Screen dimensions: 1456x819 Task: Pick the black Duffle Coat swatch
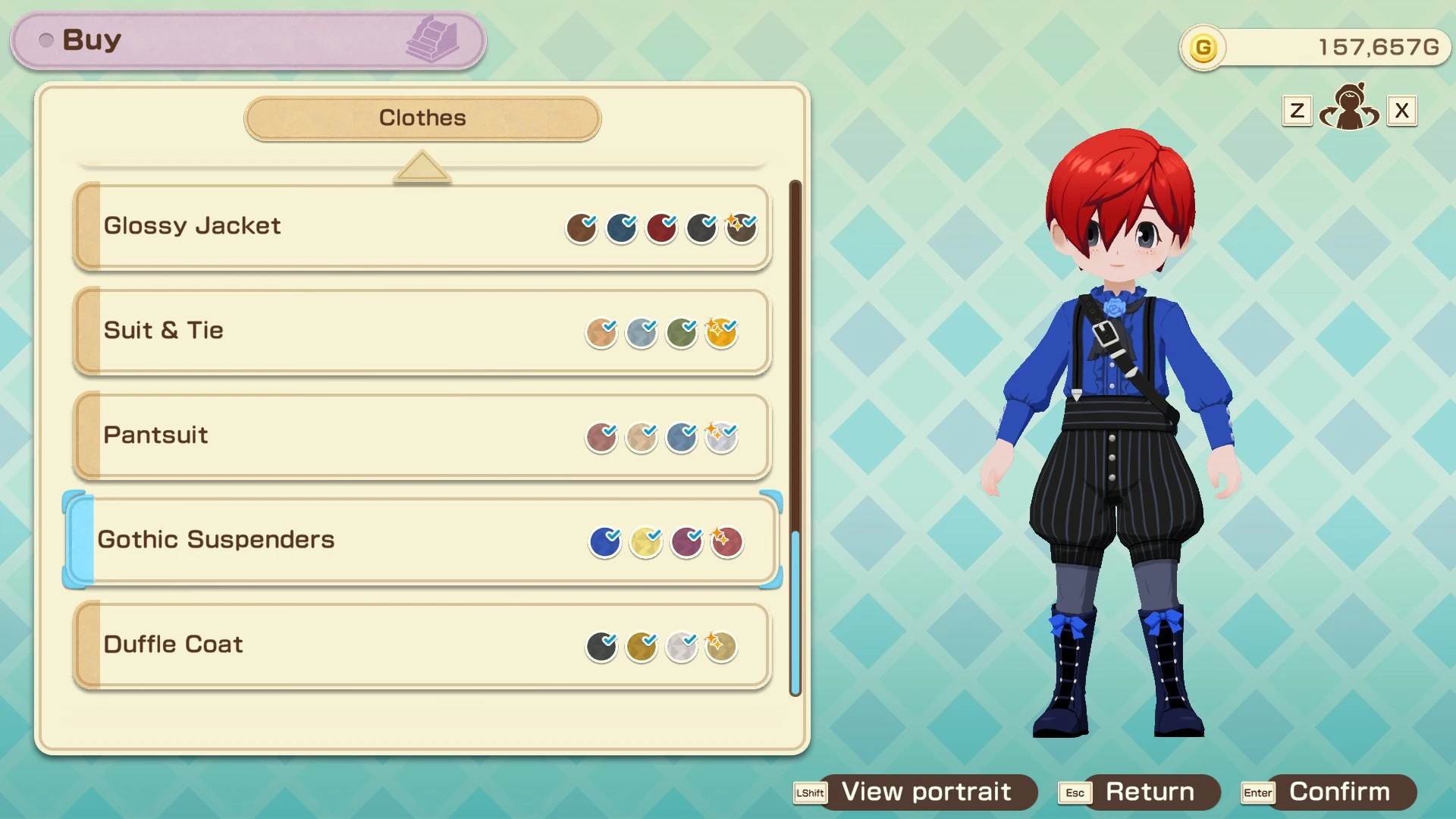click(x=601, y=647)
